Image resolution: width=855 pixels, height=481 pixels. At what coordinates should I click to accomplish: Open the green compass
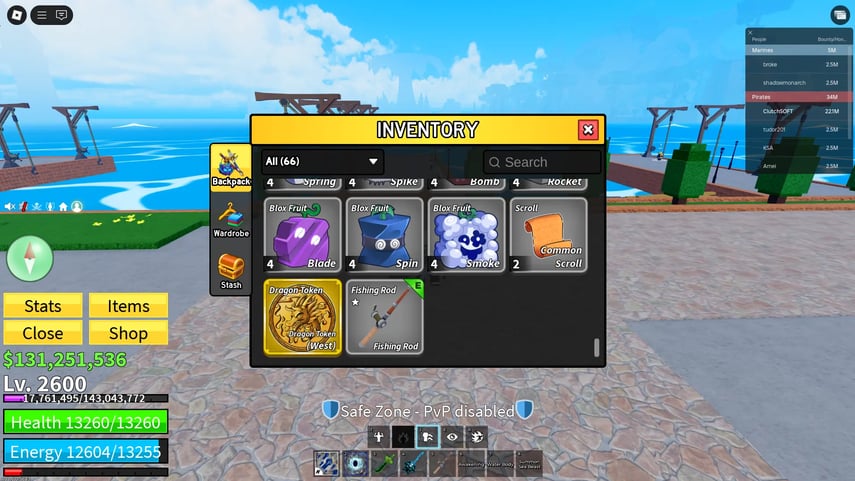click(x=30, y=259)
